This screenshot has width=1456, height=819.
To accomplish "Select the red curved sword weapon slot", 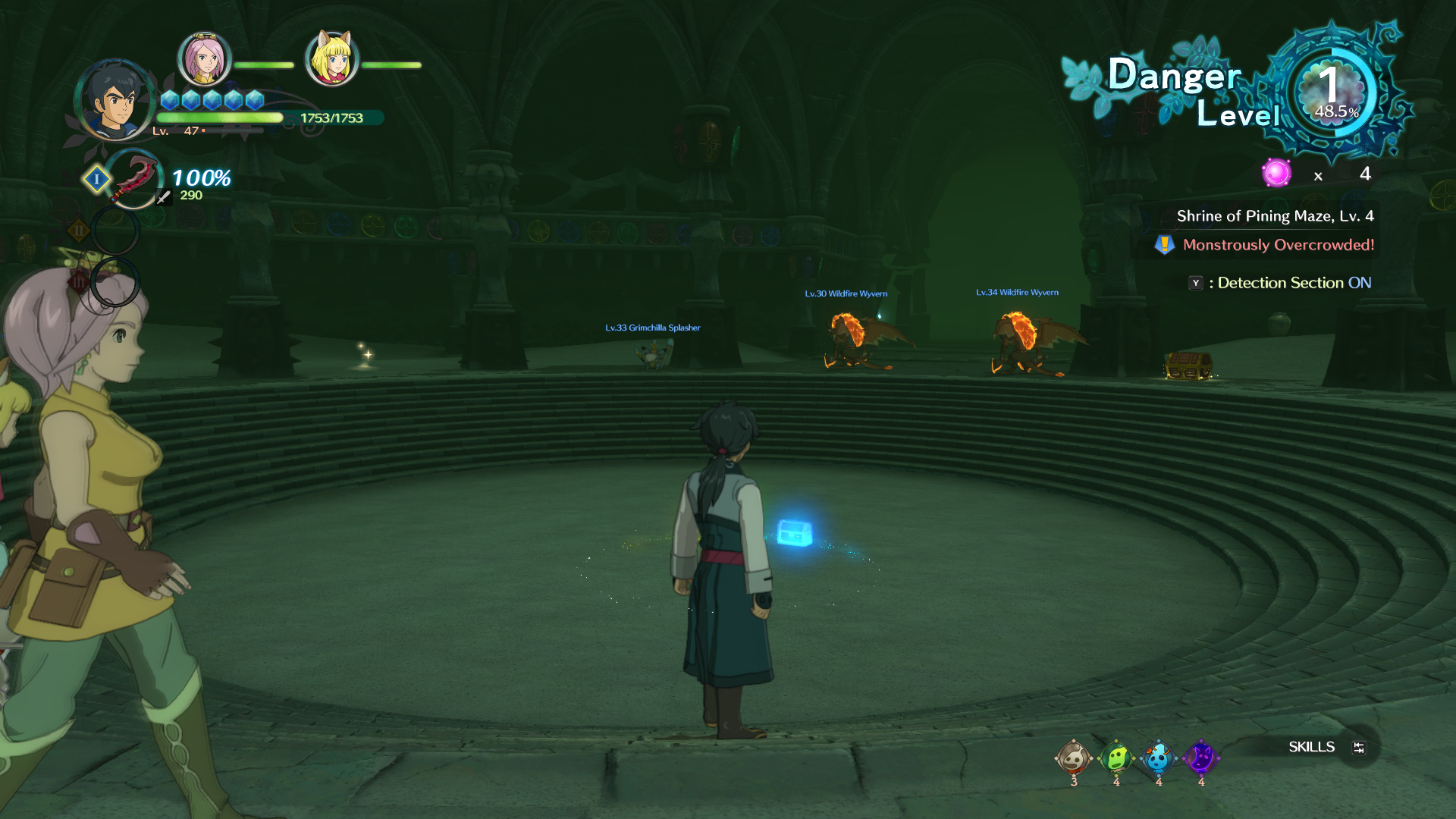I will [133, 180].
